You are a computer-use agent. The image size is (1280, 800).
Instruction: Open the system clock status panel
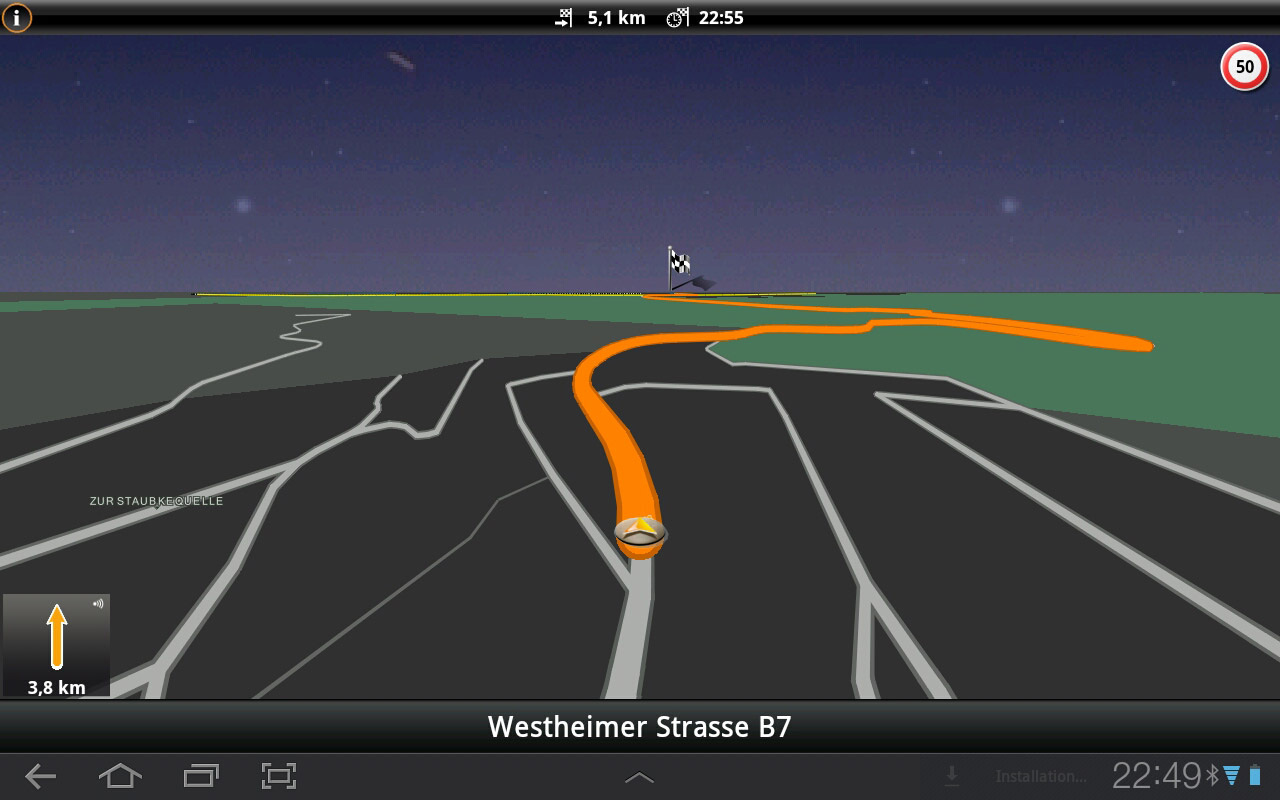coord(1156,776)
